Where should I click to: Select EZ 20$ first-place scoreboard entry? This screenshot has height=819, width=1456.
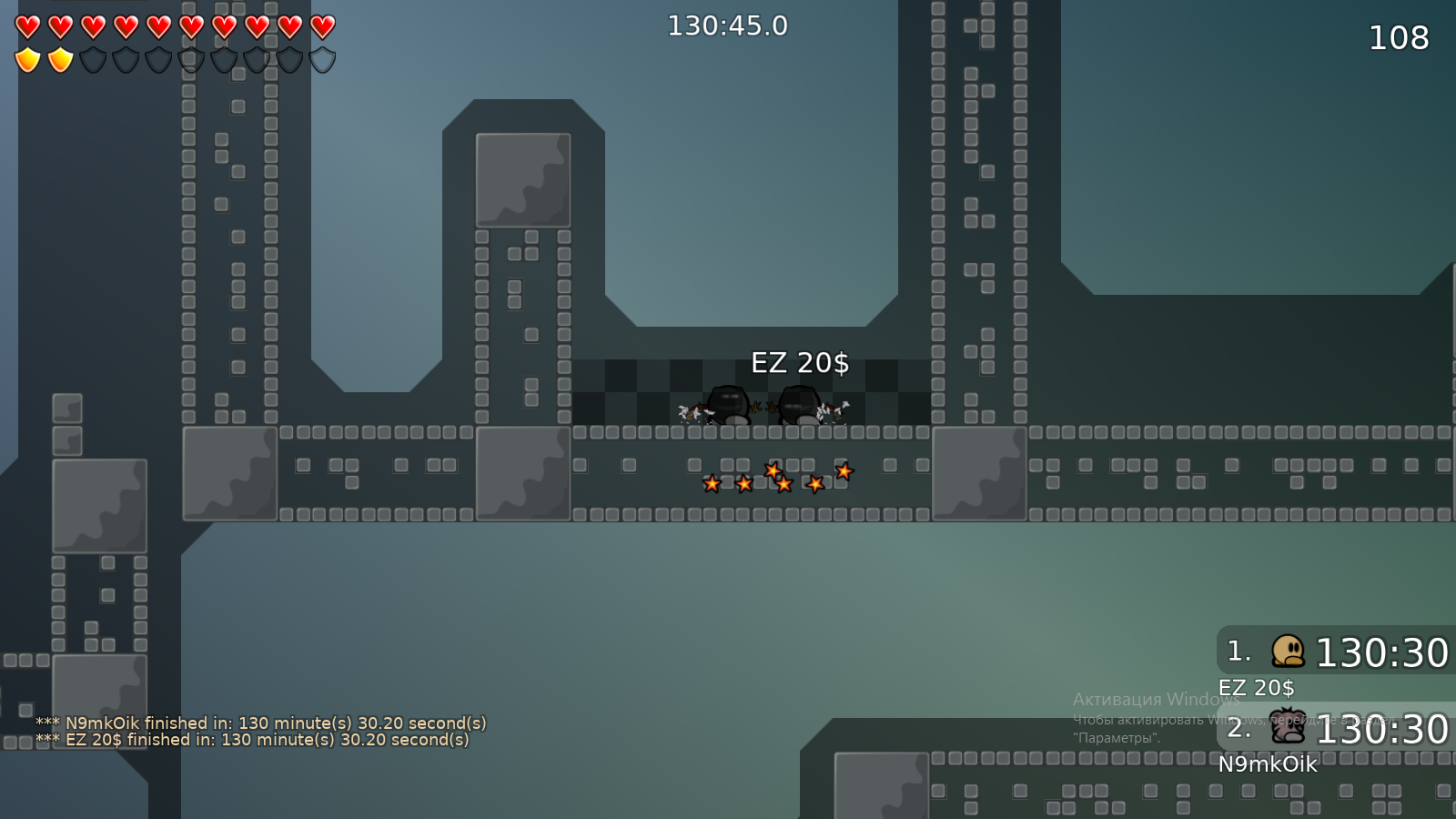(x=1336, y=652)
